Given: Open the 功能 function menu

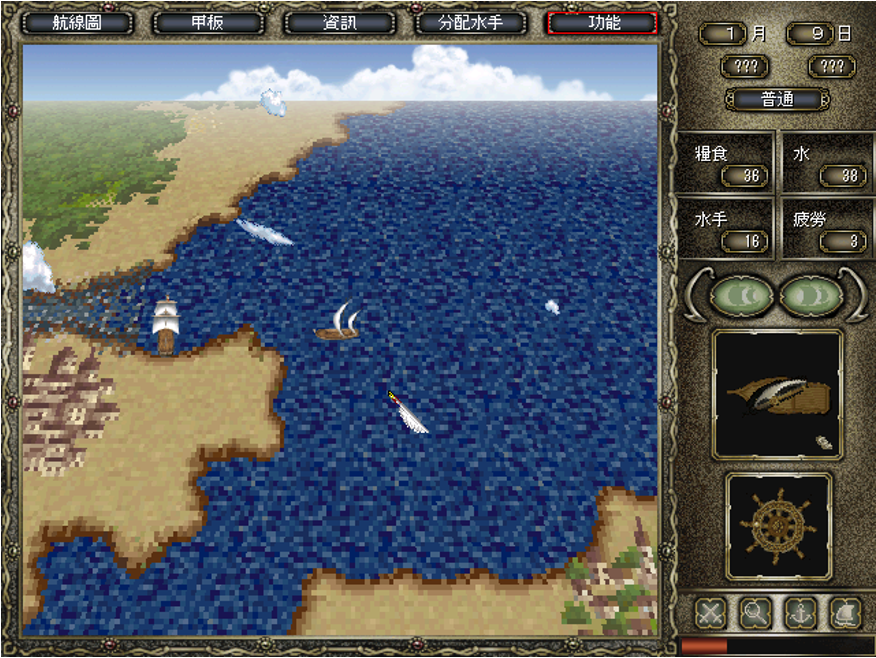Looking at the screenshot, I should click(602, 22).
